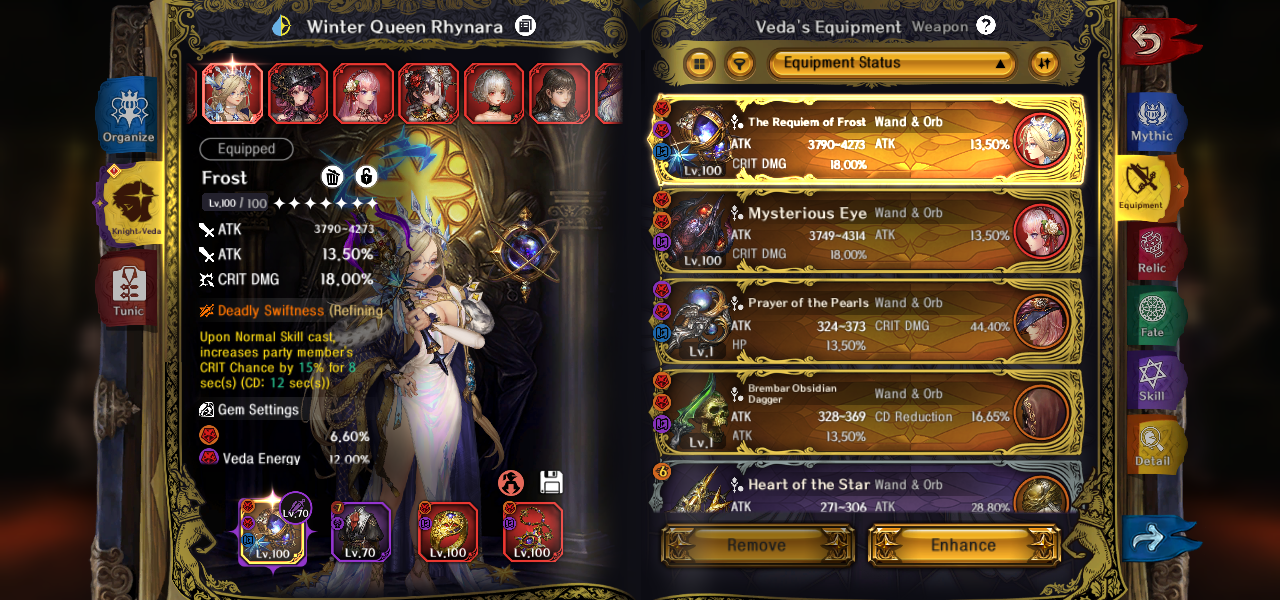
Task: Click the trash can icon beside Frost
Action: pyautogui.click(x=333, y=177)
